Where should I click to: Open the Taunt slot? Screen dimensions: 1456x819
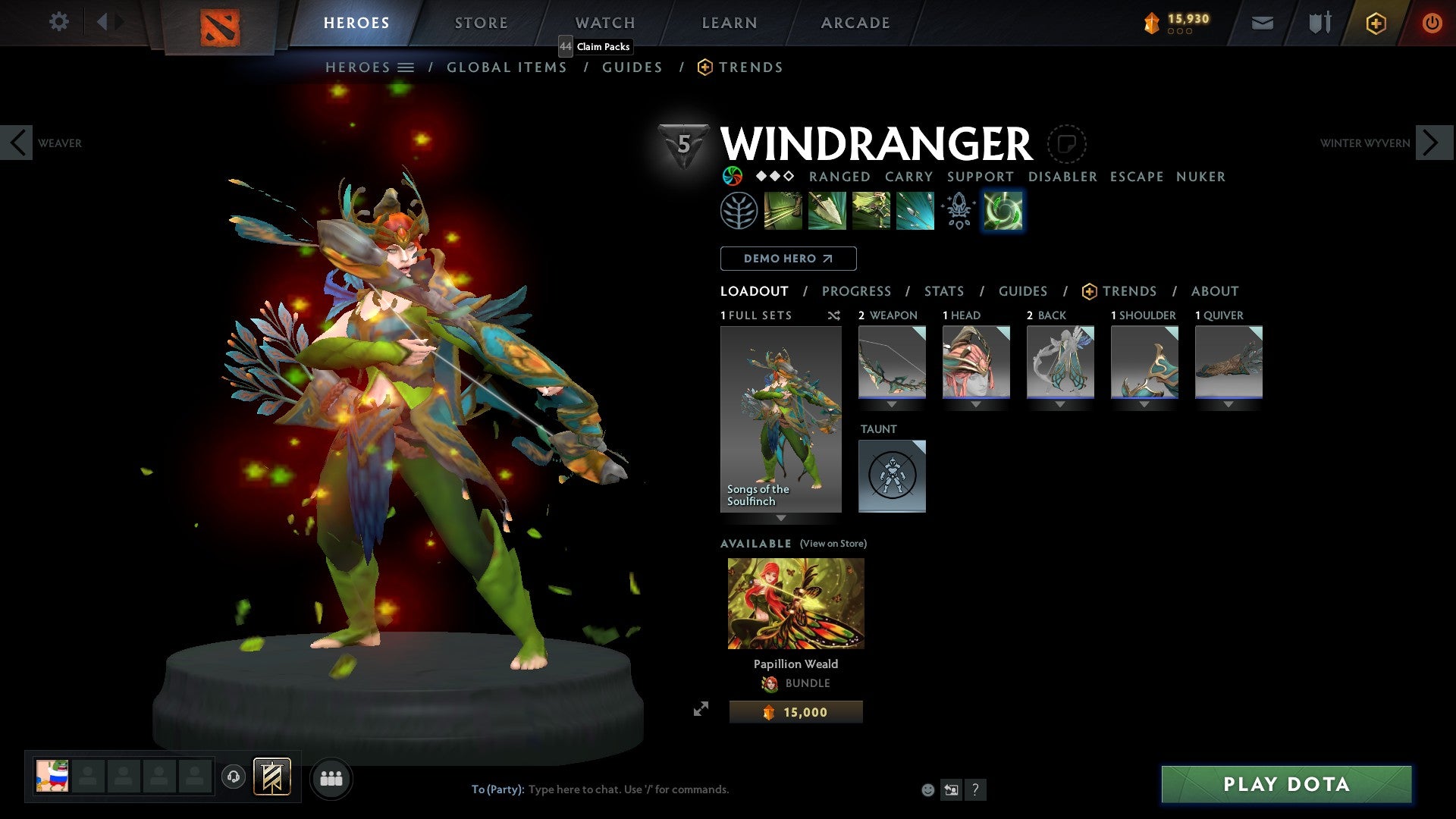point(892,476)
